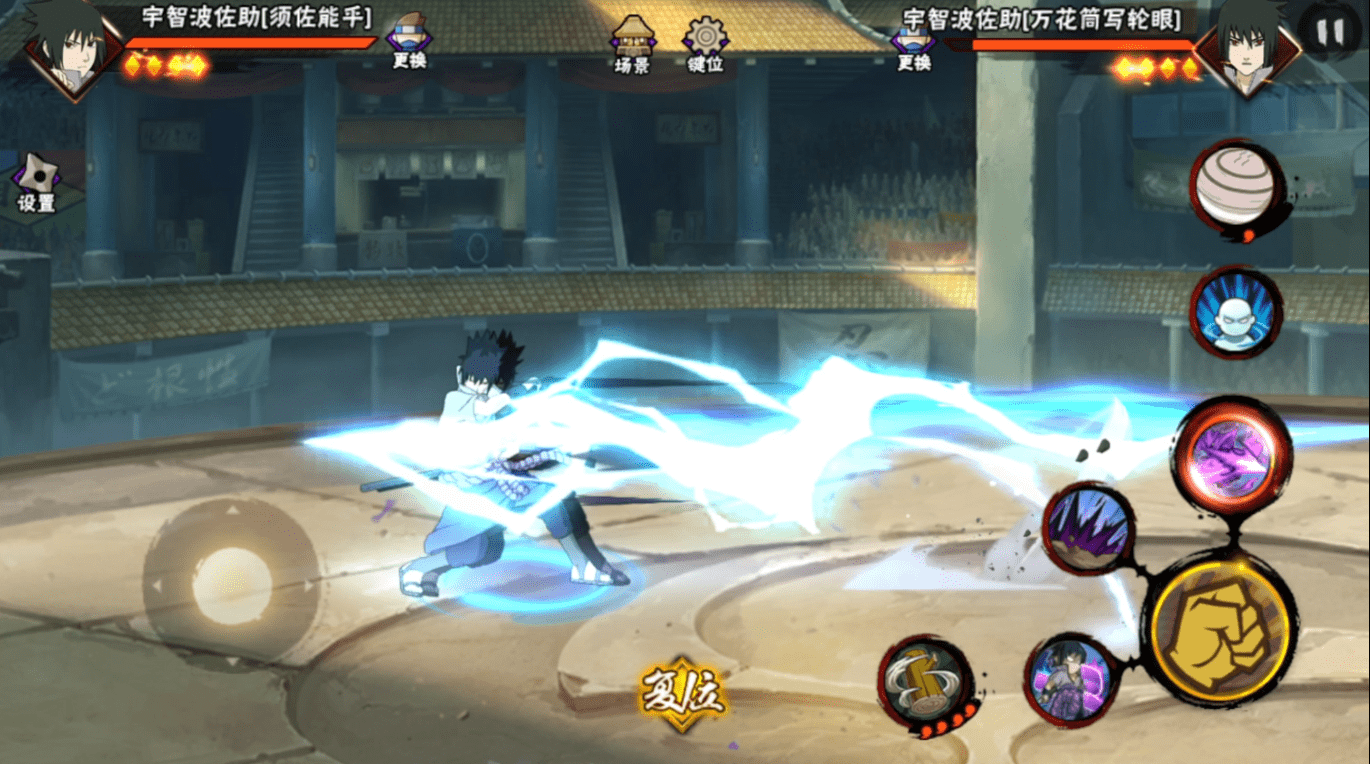Activate the blue summon spirit icon
Viewport: 1370px width, 764px height.
click(x=1236, y=312)
